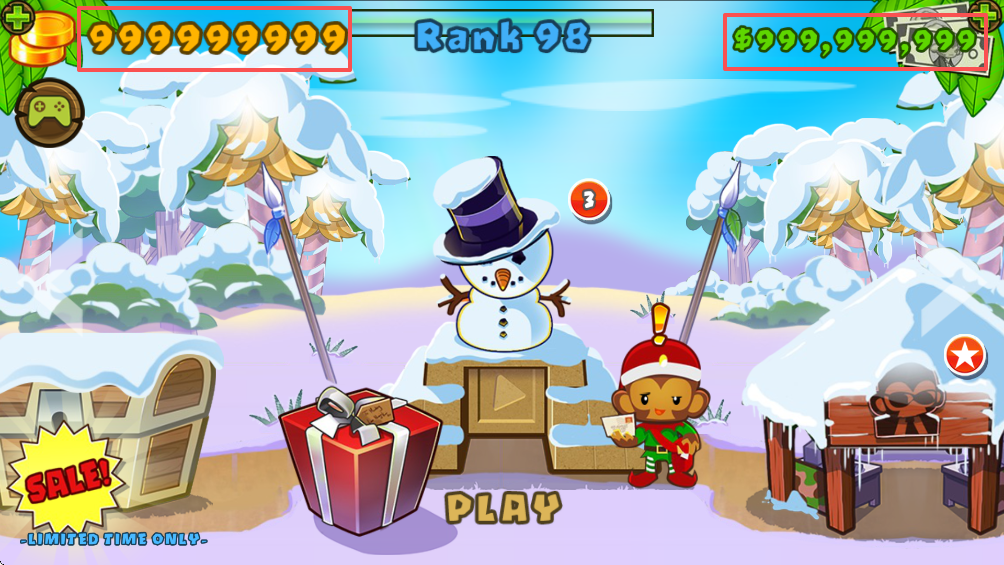This screenshot has width=1004, height=565.
Task: Add more gold coins with the plus icon
Action: [20, 17]
